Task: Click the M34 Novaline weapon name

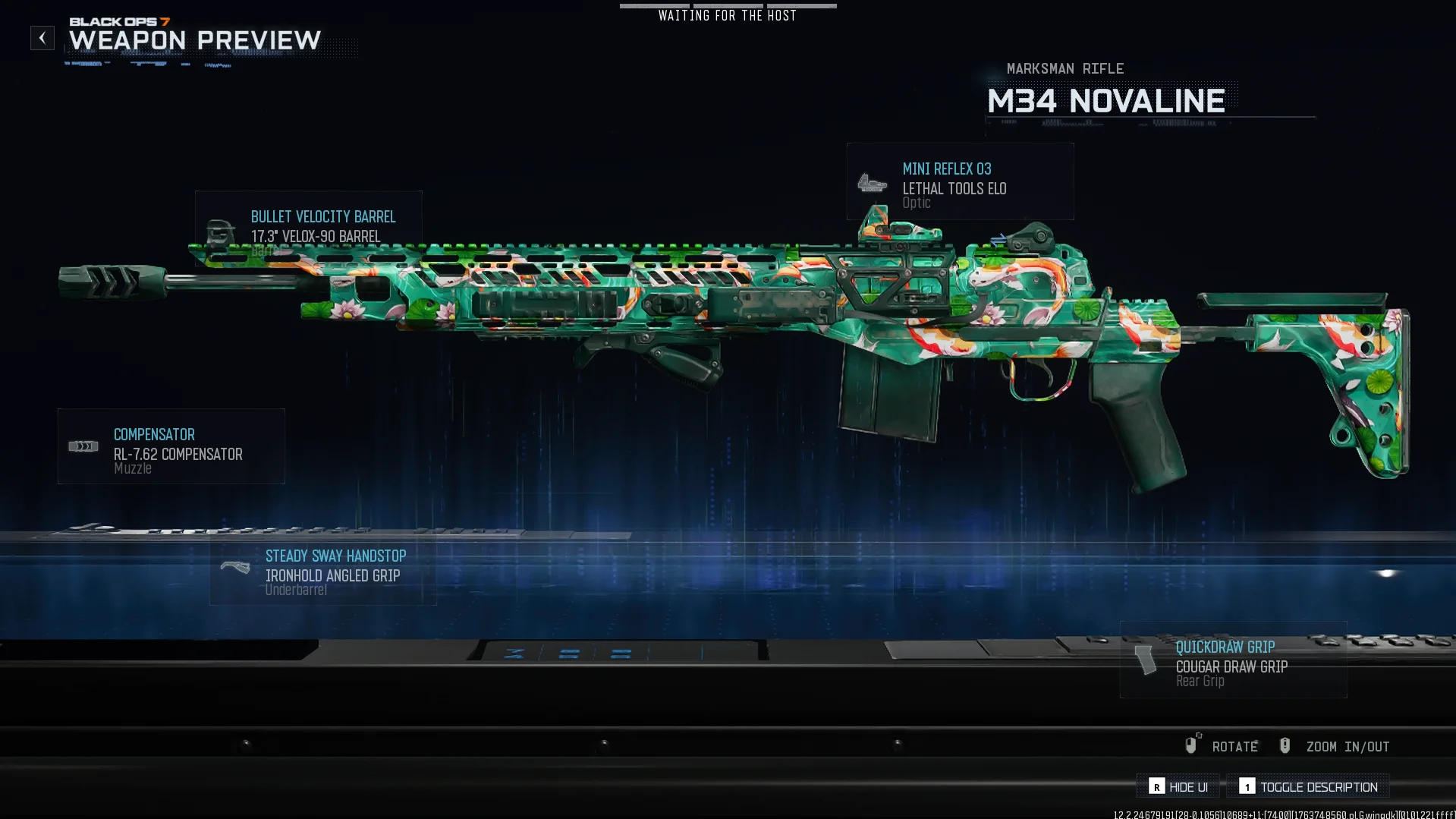Action: pyautogui.click(x=1106, y=100)
